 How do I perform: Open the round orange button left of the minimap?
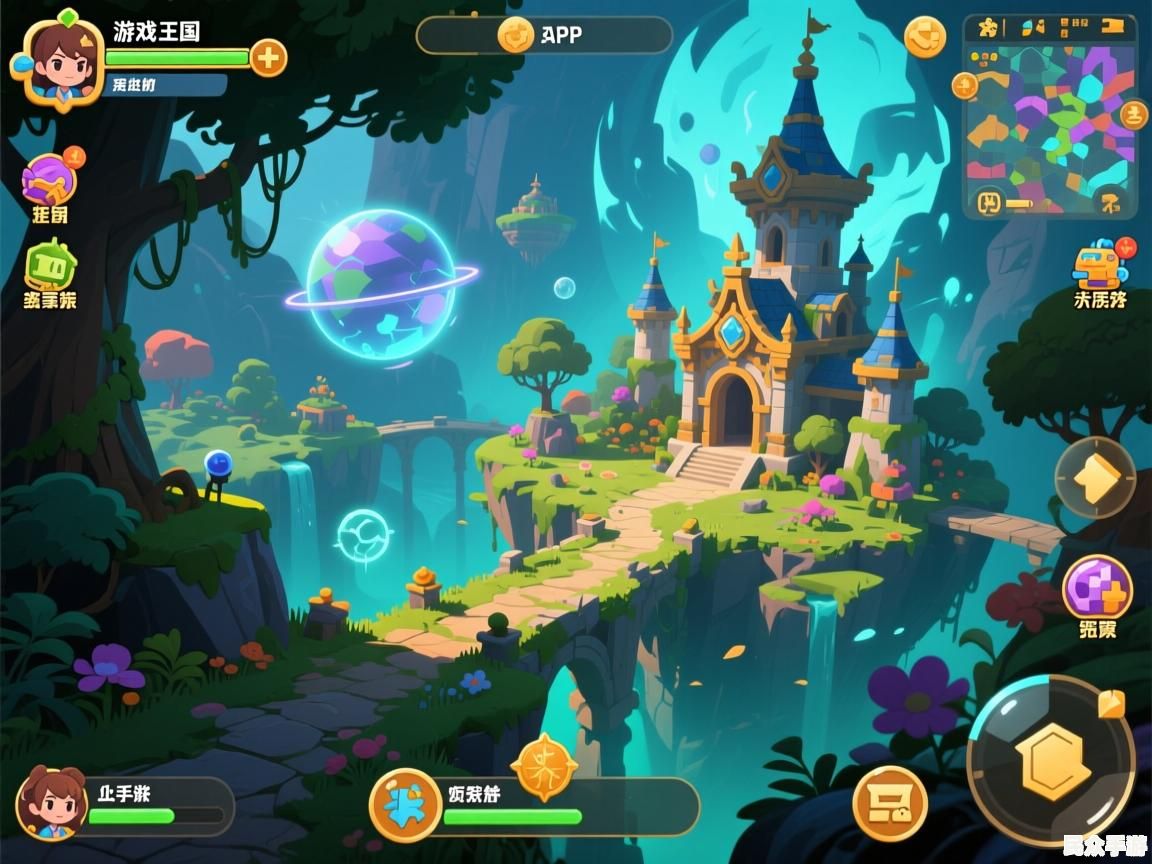point(924,37)
